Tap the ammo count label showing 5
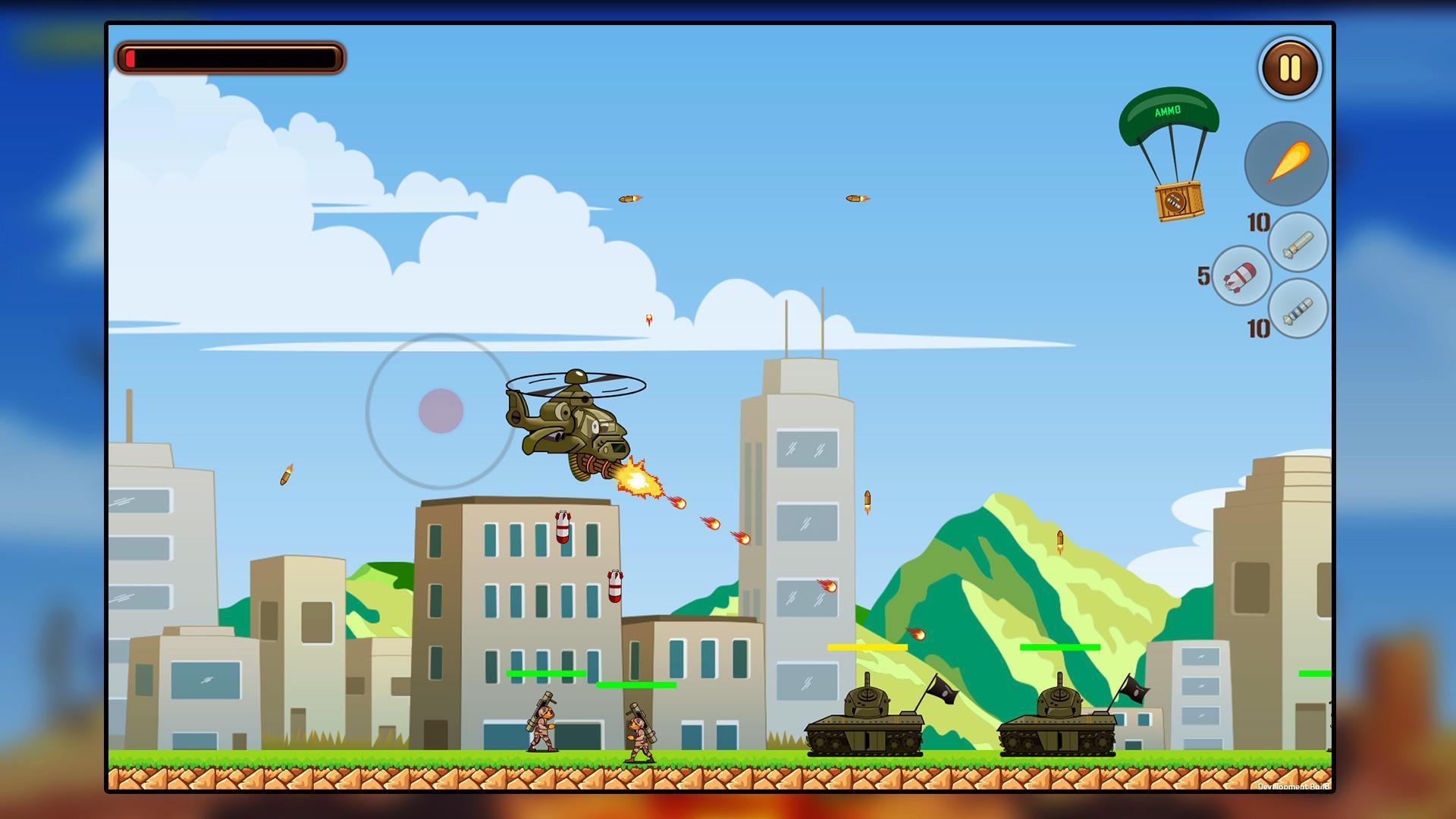1456x819 pixels. 1205,277
